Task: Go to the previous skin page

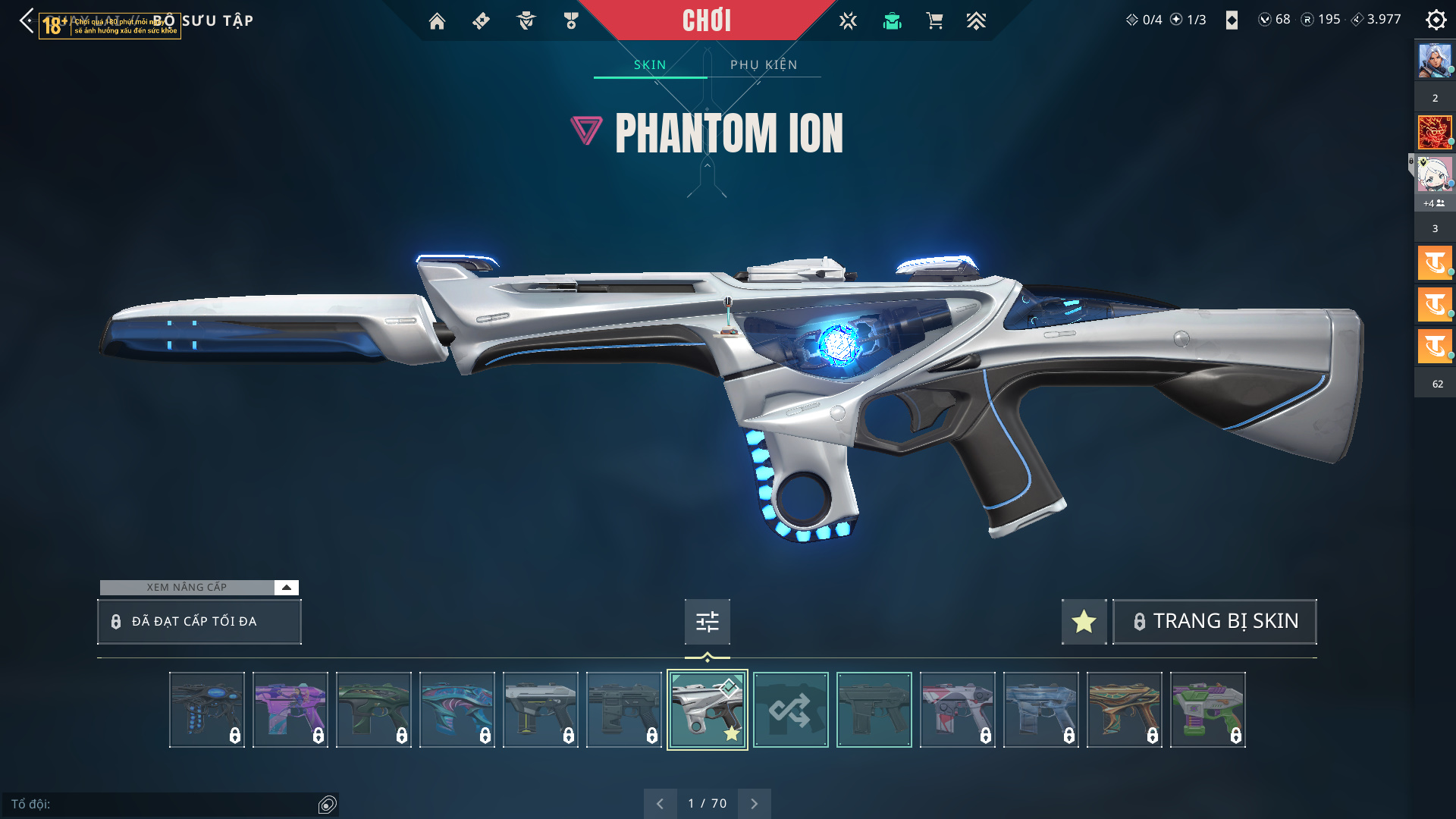Action: coord(660,804)
